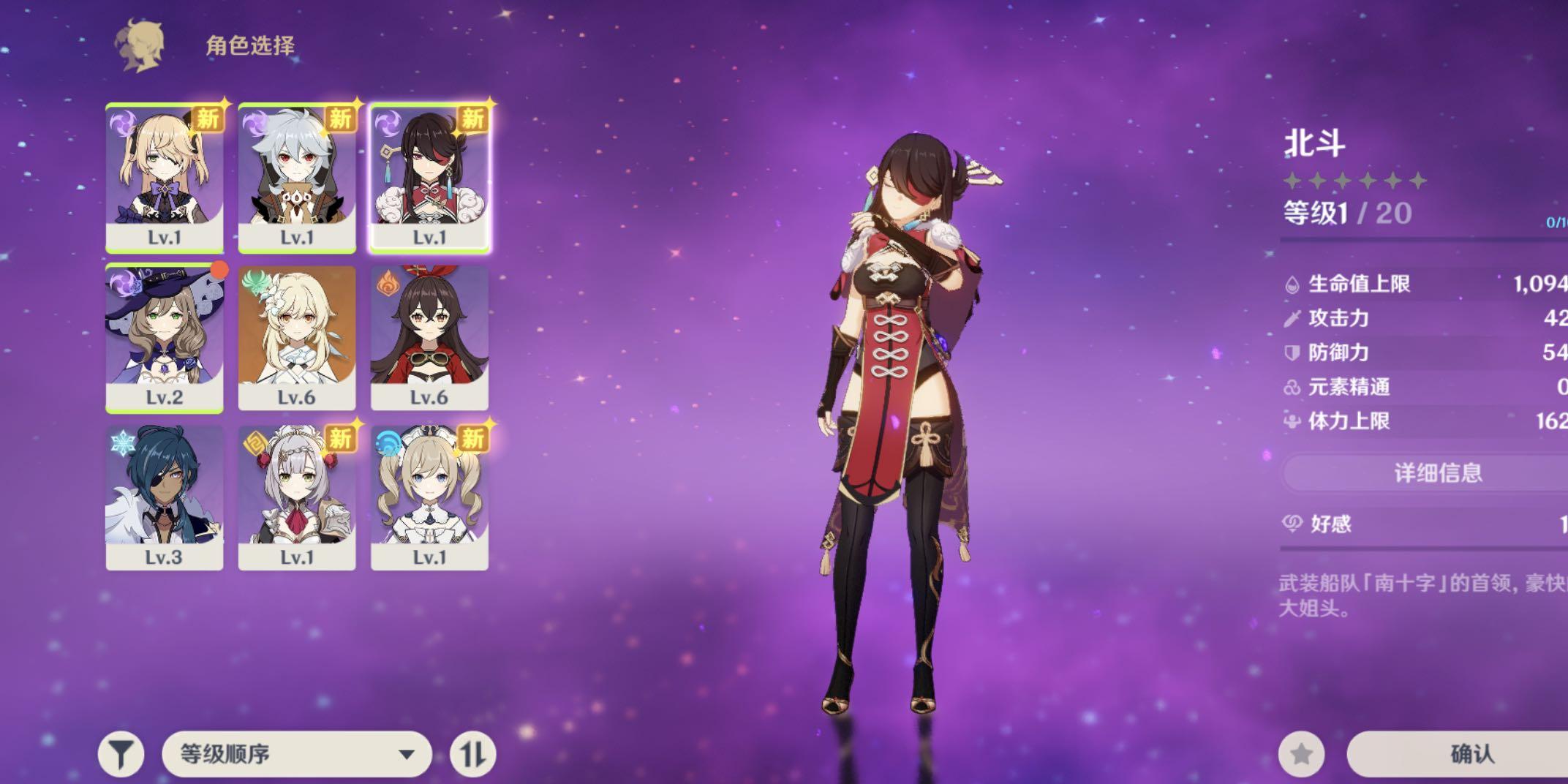Viewport: 1568px width, 784px height.
Task: Choose Amber's Lv.6 character card
Action: pos(429,339)
